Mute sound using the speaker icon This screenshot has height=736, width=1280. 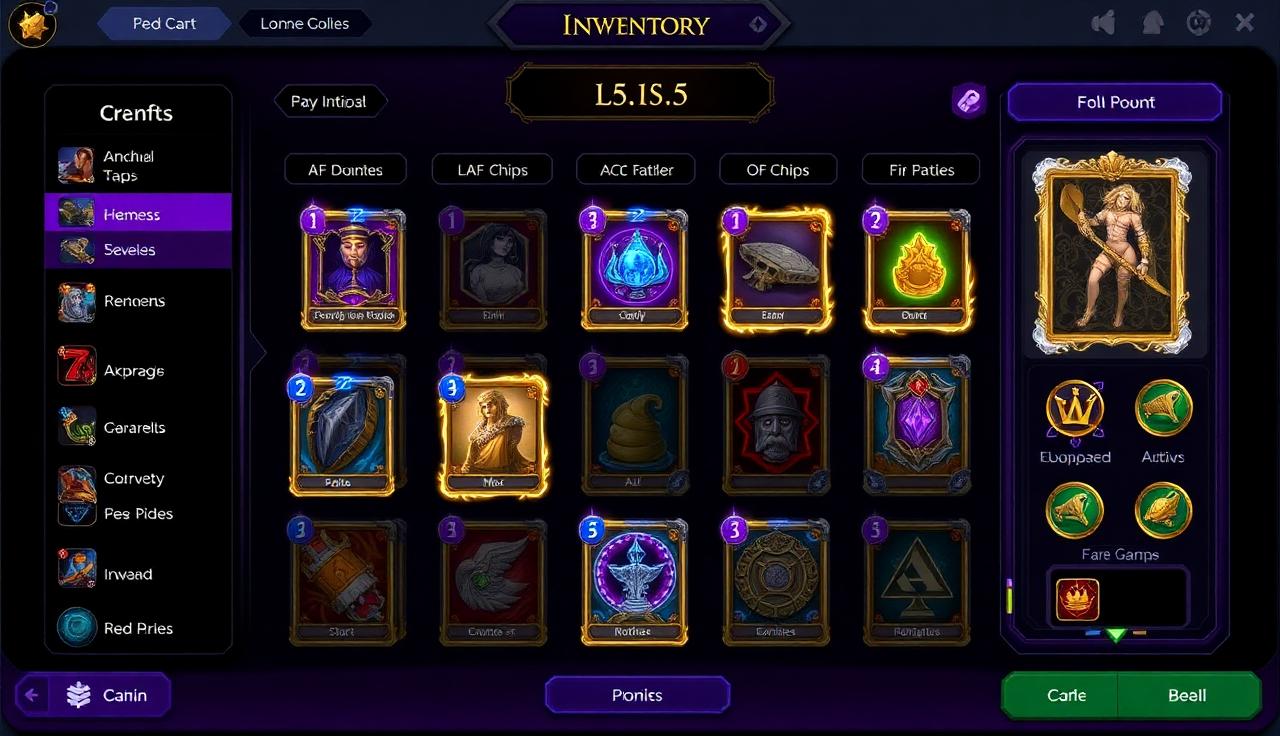[x=1101, y=21]
